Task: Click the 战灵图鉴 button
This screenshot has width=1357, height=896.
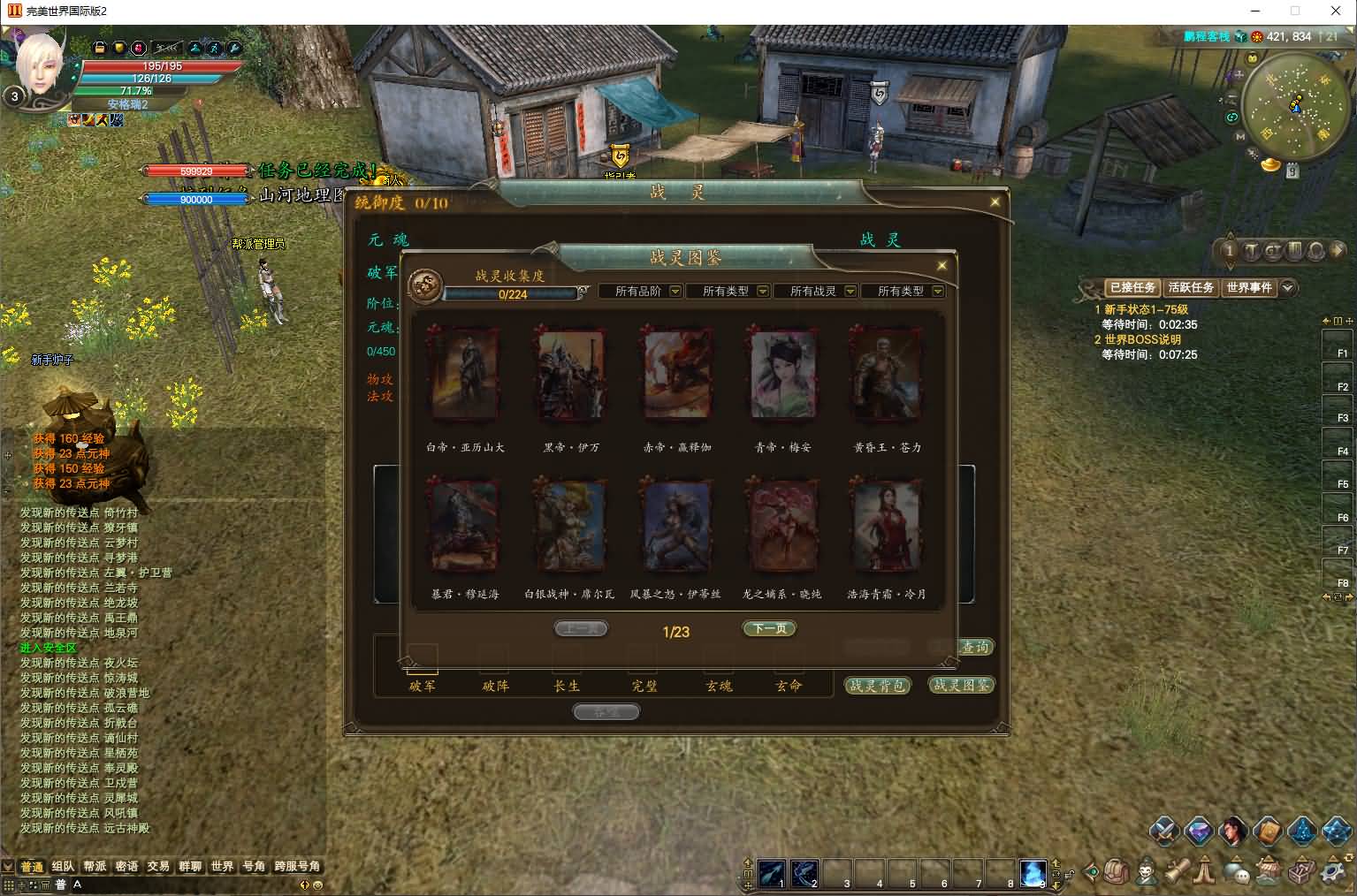Action: 961,685
